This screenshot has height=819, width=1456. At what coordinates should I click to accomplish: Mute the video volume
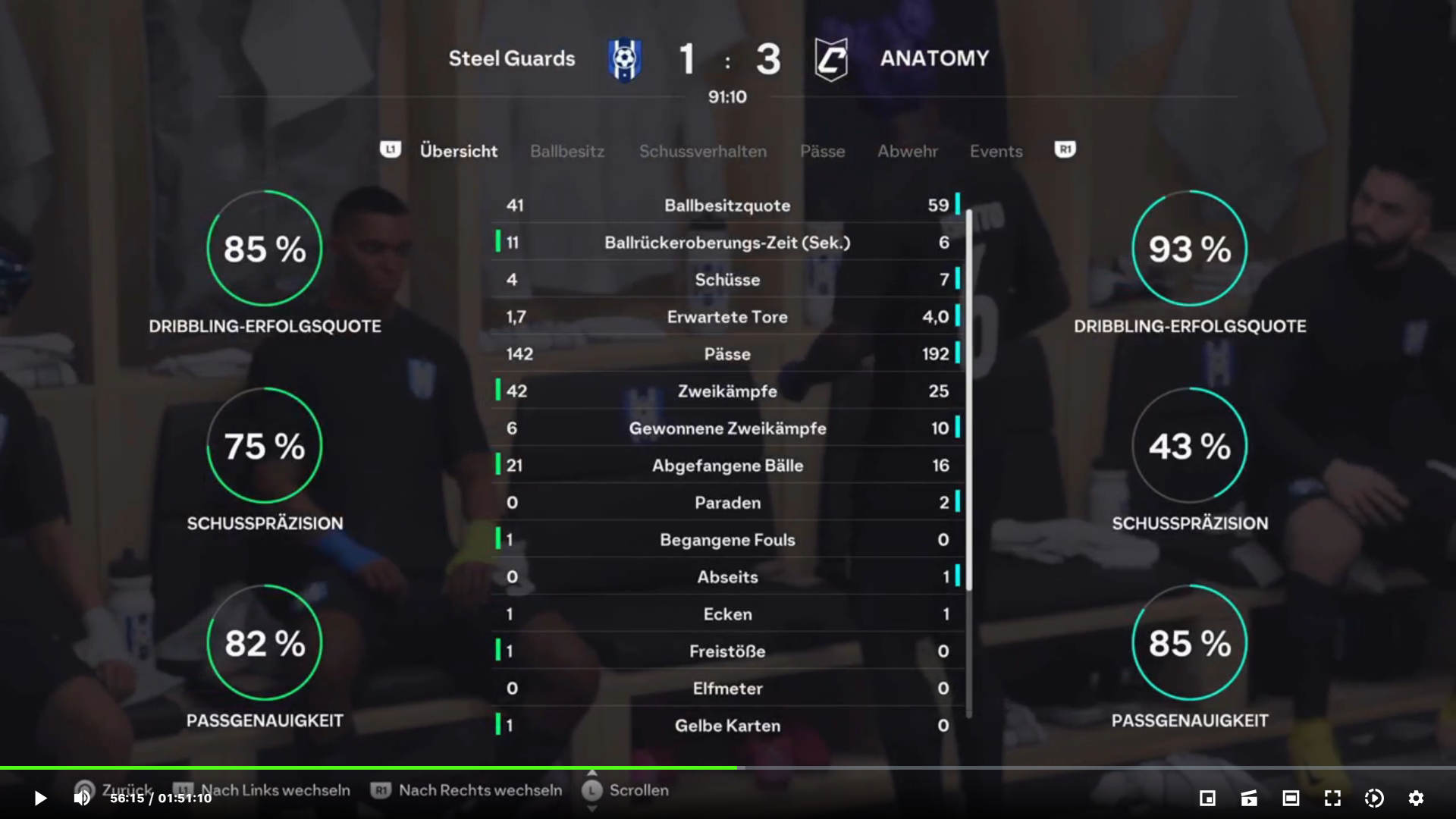tap(81, 798)
